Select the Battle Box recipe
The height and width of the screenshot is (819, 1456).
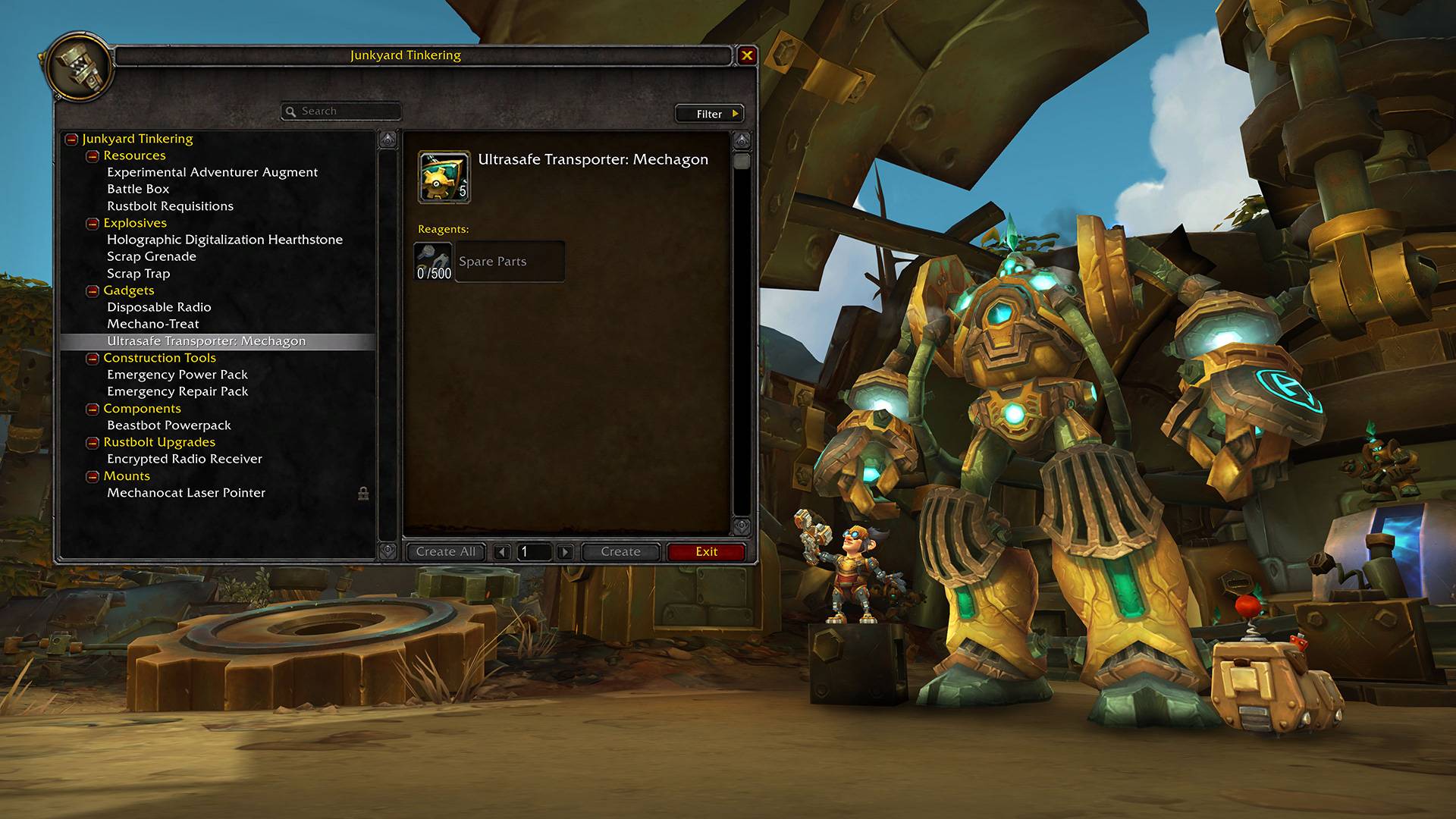point(138,189)
